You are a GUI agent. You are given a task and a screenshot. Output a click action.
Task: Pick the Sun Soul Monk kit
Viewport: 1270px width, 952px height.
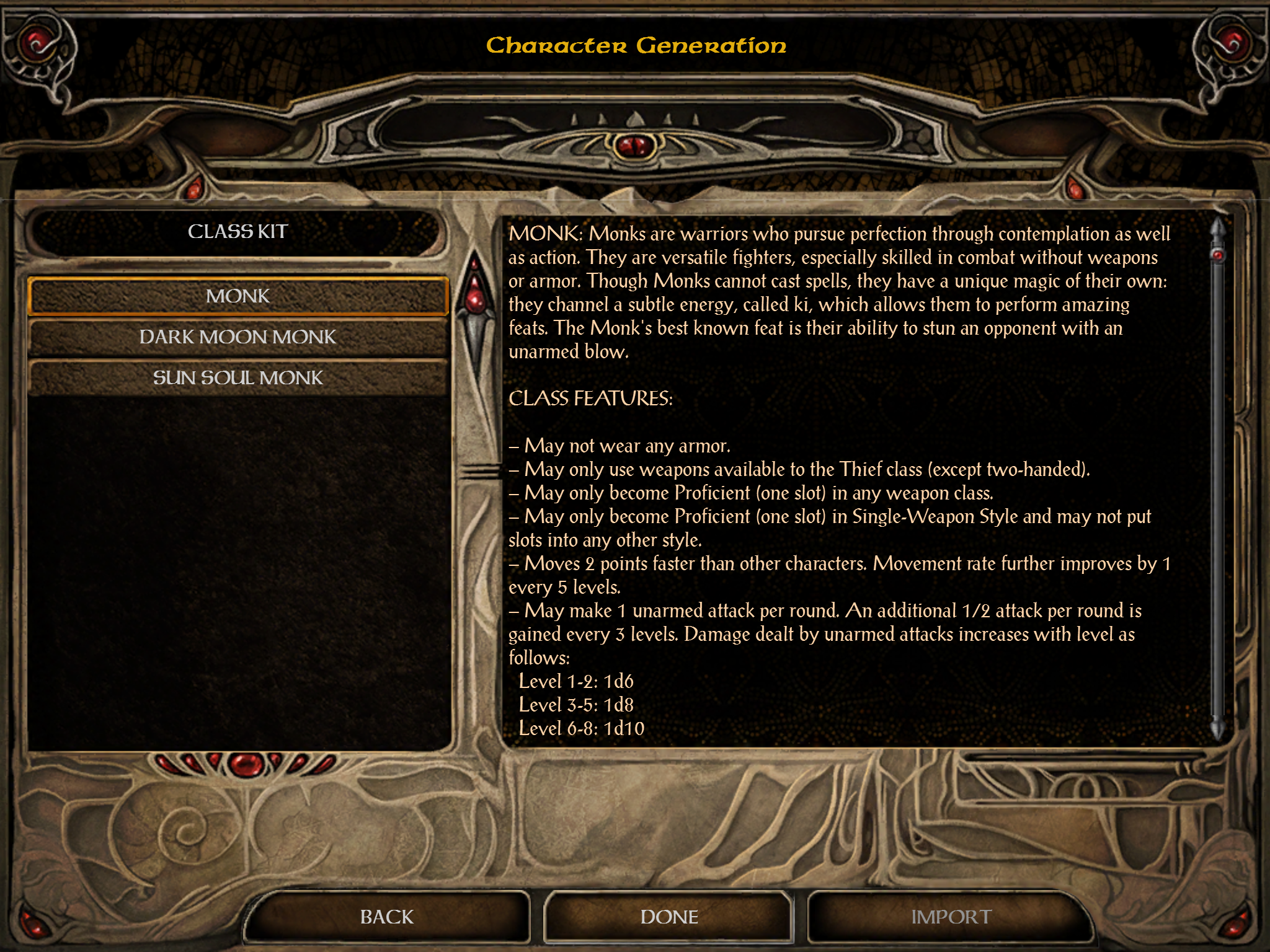[x=238, y=378]
